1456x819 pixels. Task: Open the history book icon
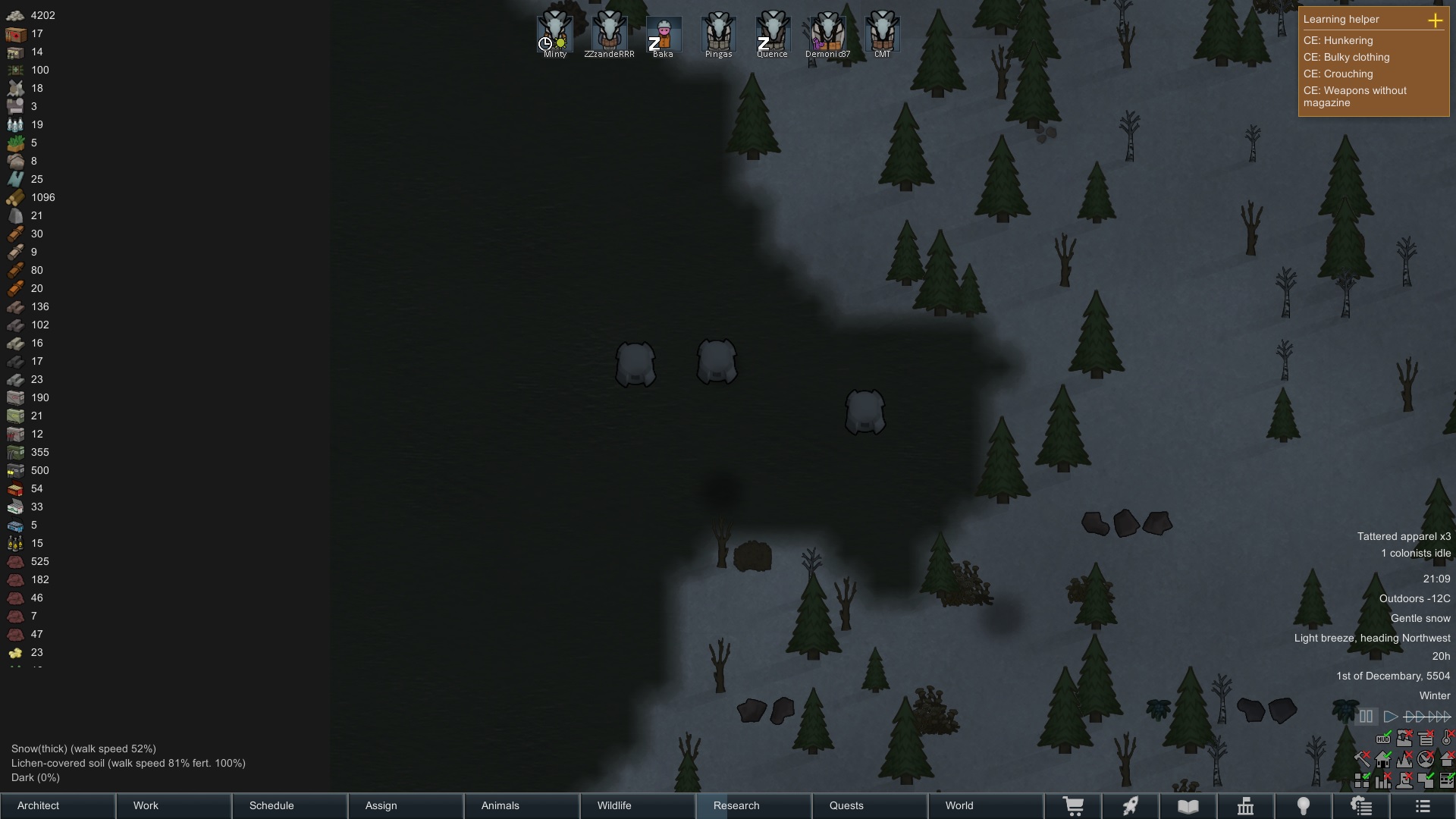tap(1188, 806)
